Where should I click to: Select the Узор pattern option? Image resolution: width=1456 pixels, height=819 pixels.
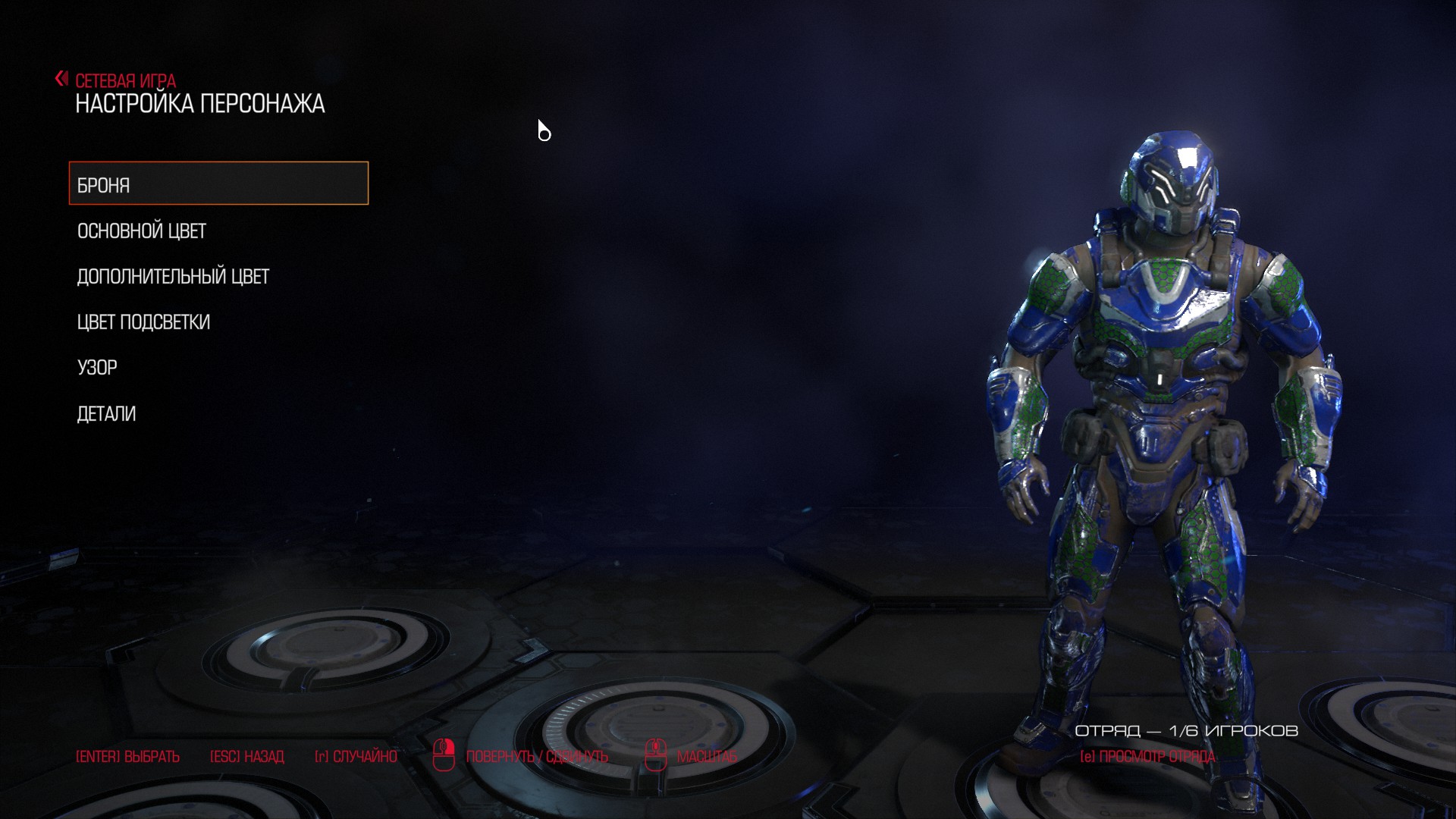click(97, 368)
